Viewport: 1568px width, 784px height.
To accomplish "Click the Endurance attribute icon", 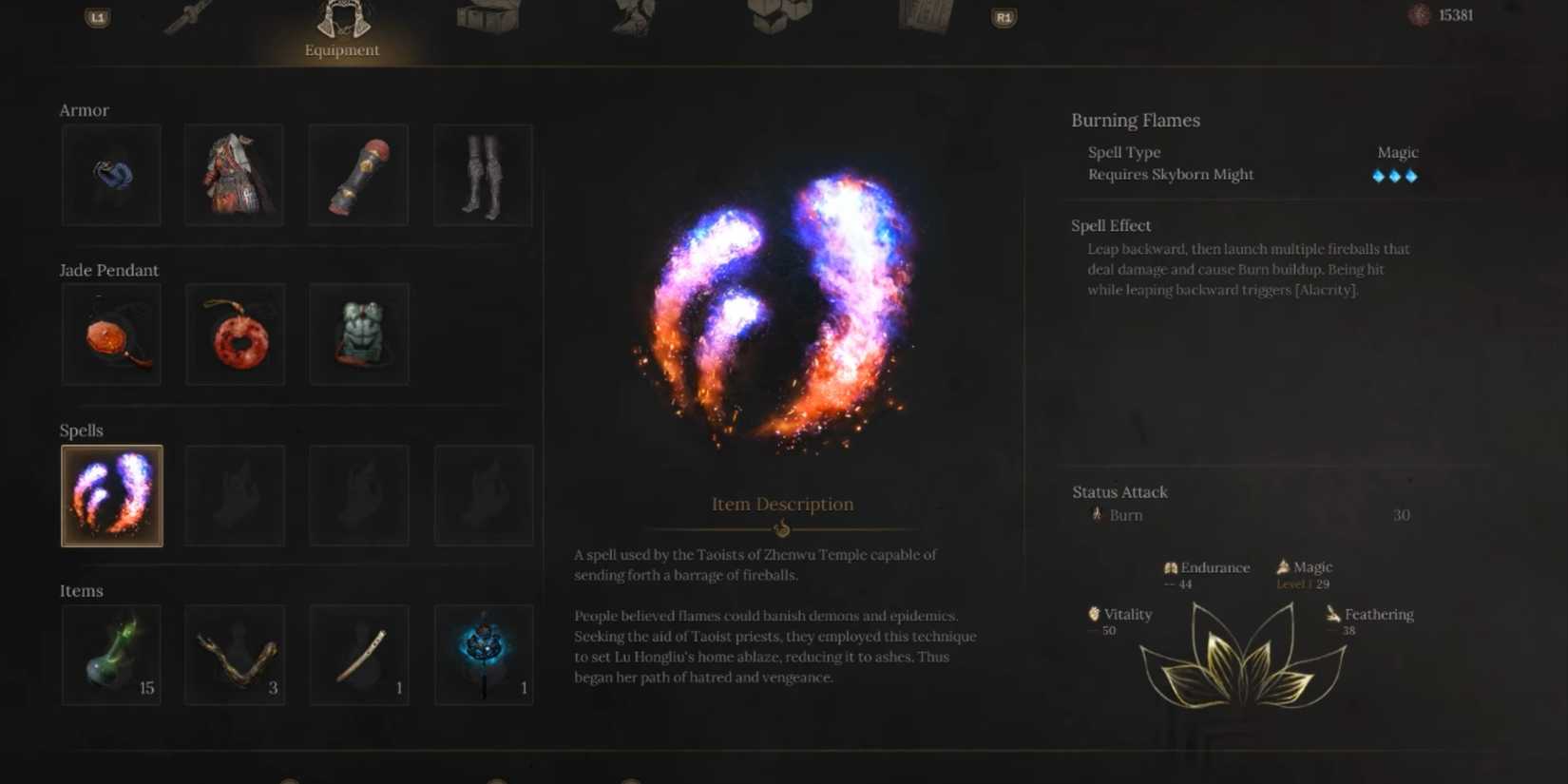I will (x=1171, y=566).
